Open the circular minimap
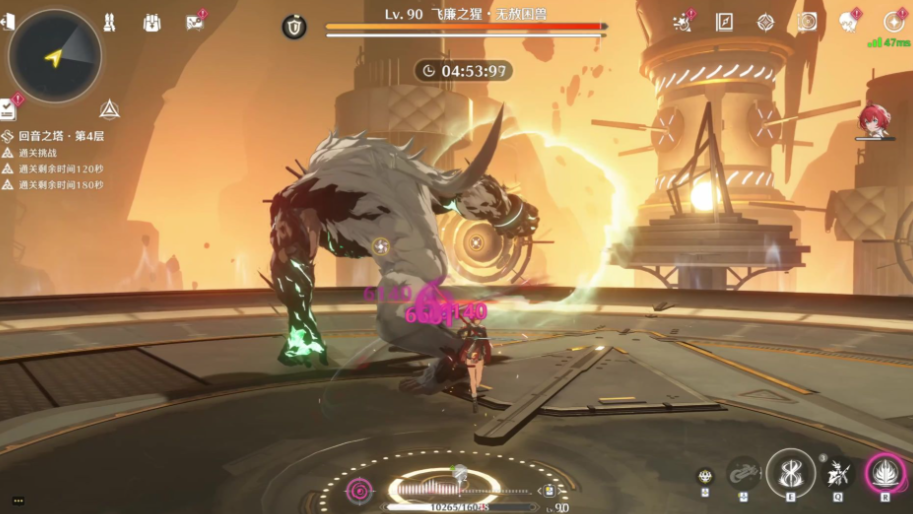Image resolution: width=913 pixels, height=514 pixels. pyautogui.click(x=55, y=56)
